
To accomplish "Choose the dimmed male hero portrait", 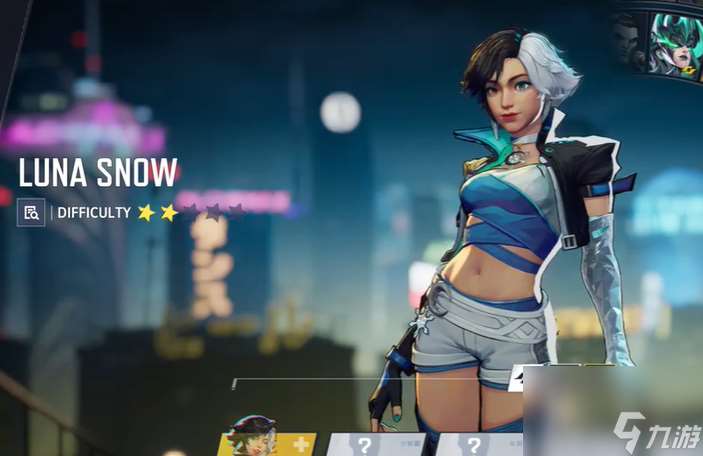I will coord(628,46).
